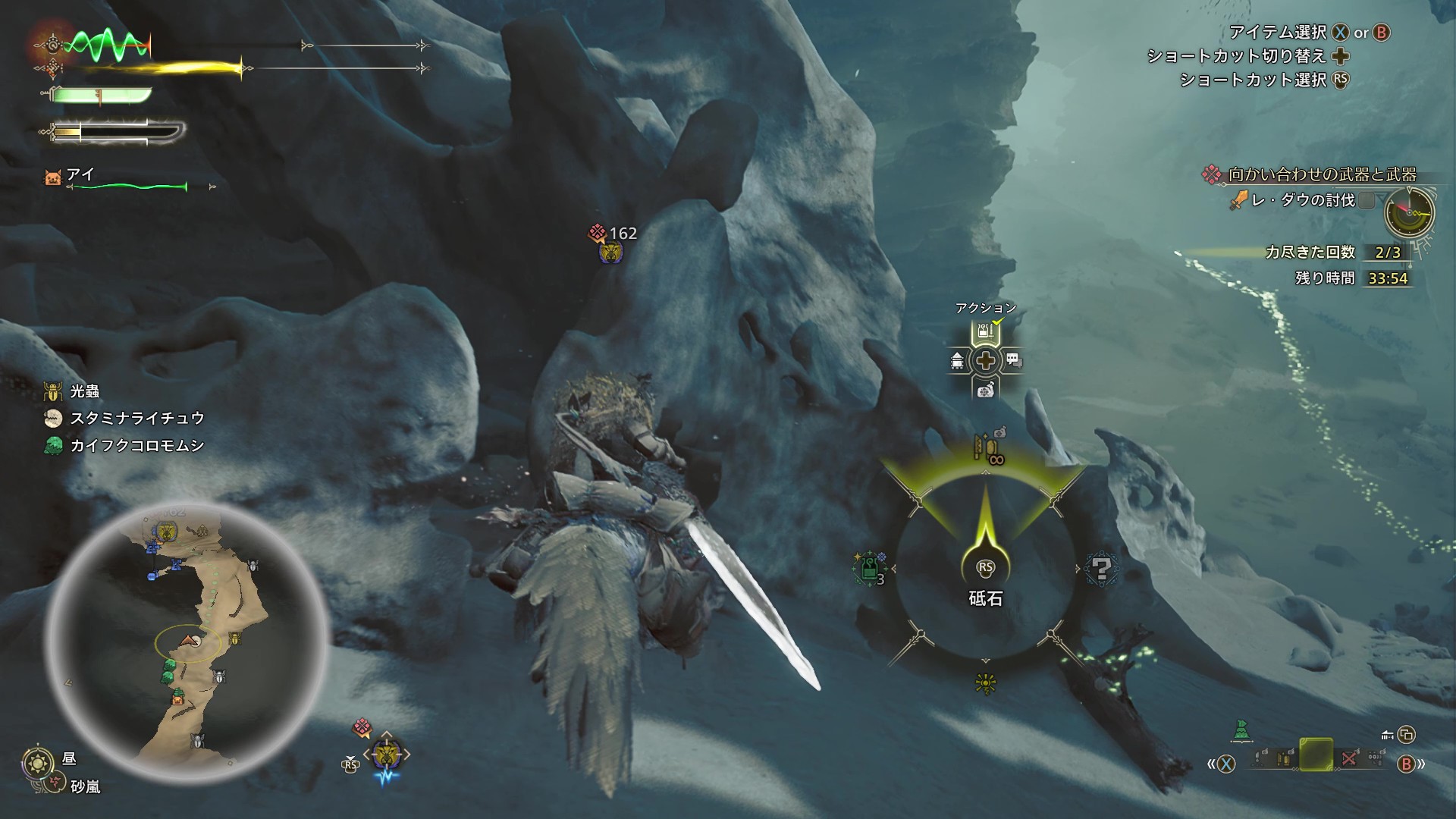Switch to the アクション shortcut palette
The image size is (1456, 819).
coord(984,331)
